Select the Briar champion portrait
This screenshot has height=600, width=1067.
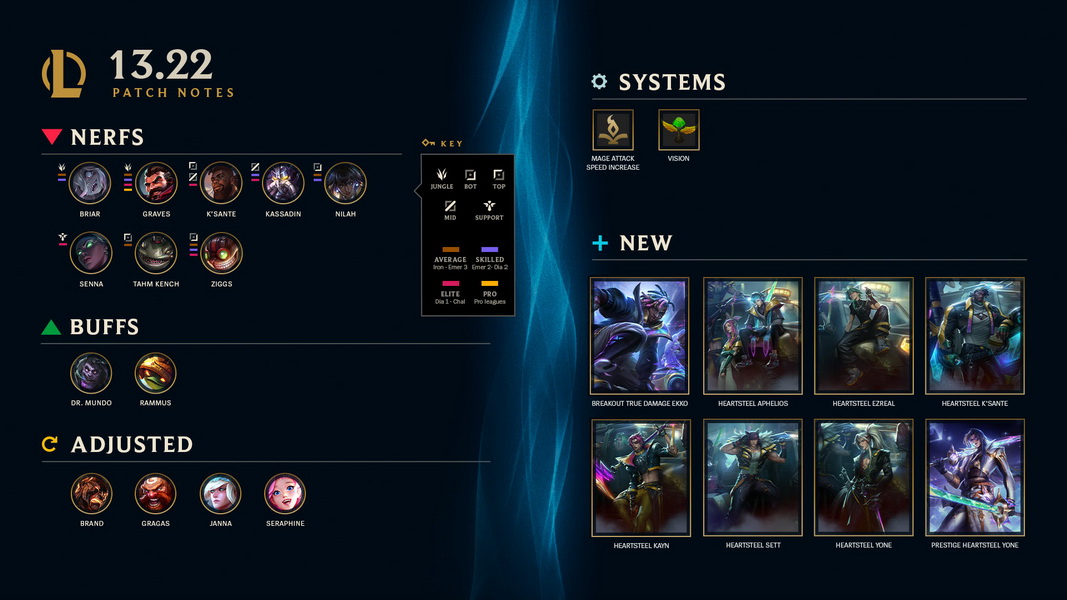[90, 183]
